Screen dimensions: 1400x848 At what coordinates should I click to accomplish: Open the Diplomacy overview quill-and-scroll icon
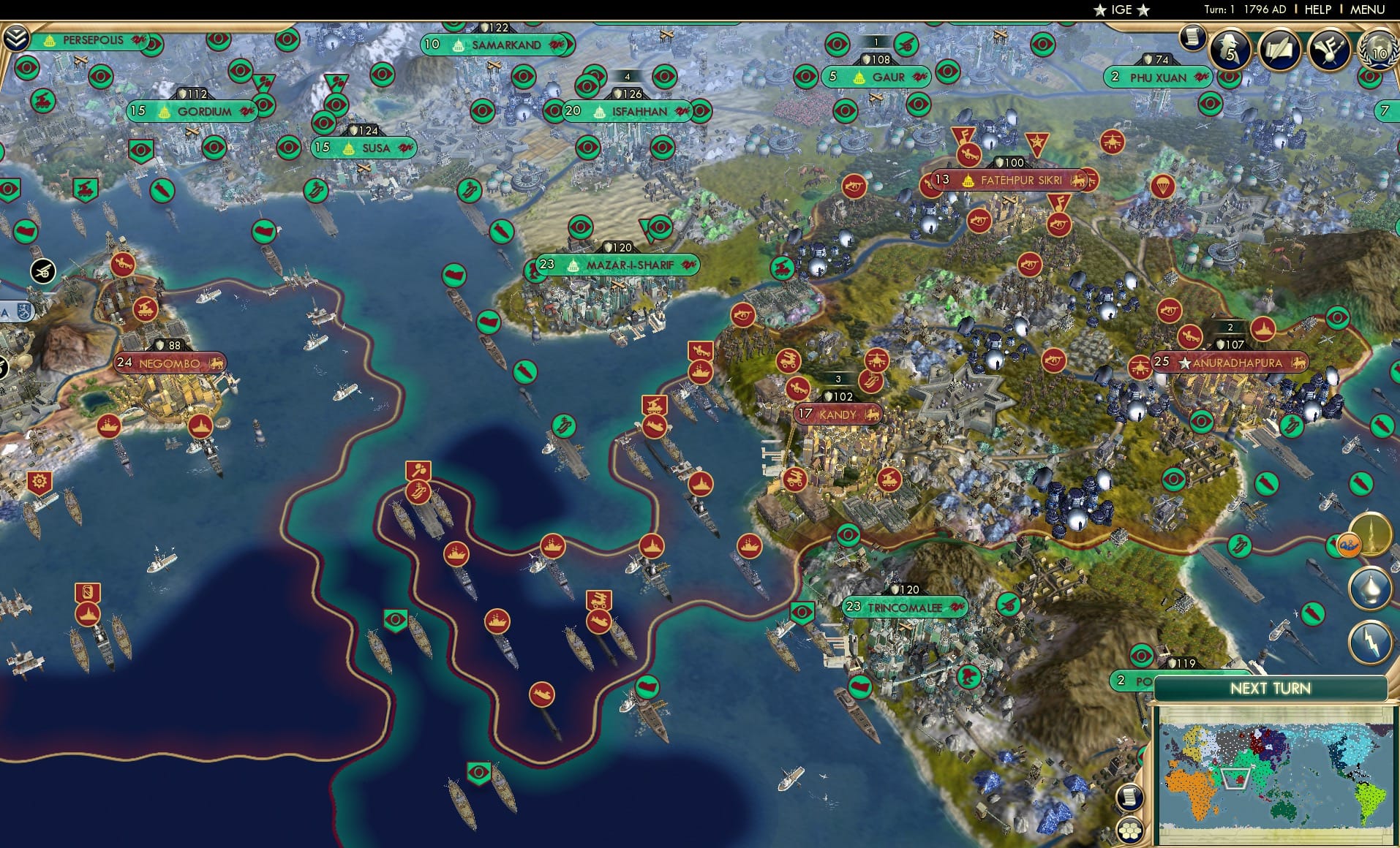[1279, 49]
